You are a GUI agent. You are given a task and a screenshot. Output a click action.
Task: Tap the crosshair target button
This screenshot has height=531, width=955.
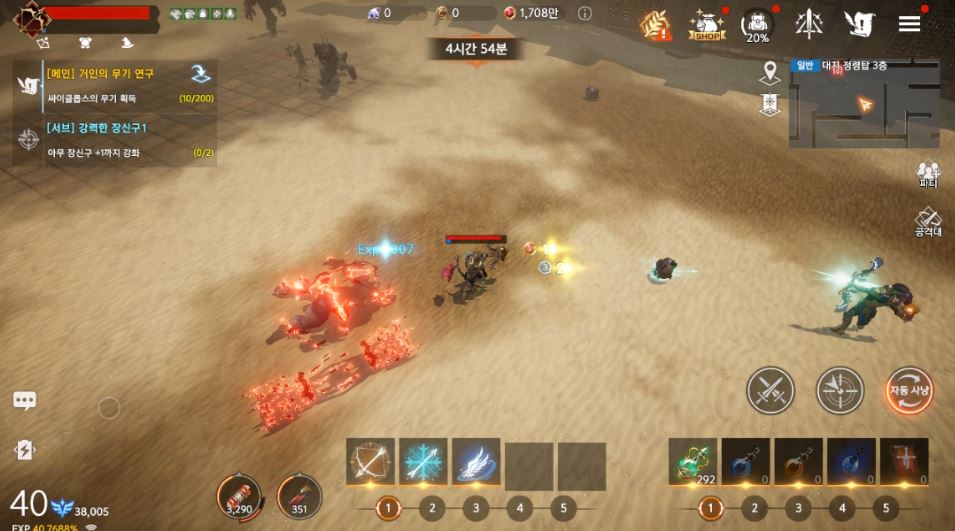(840, 390)
